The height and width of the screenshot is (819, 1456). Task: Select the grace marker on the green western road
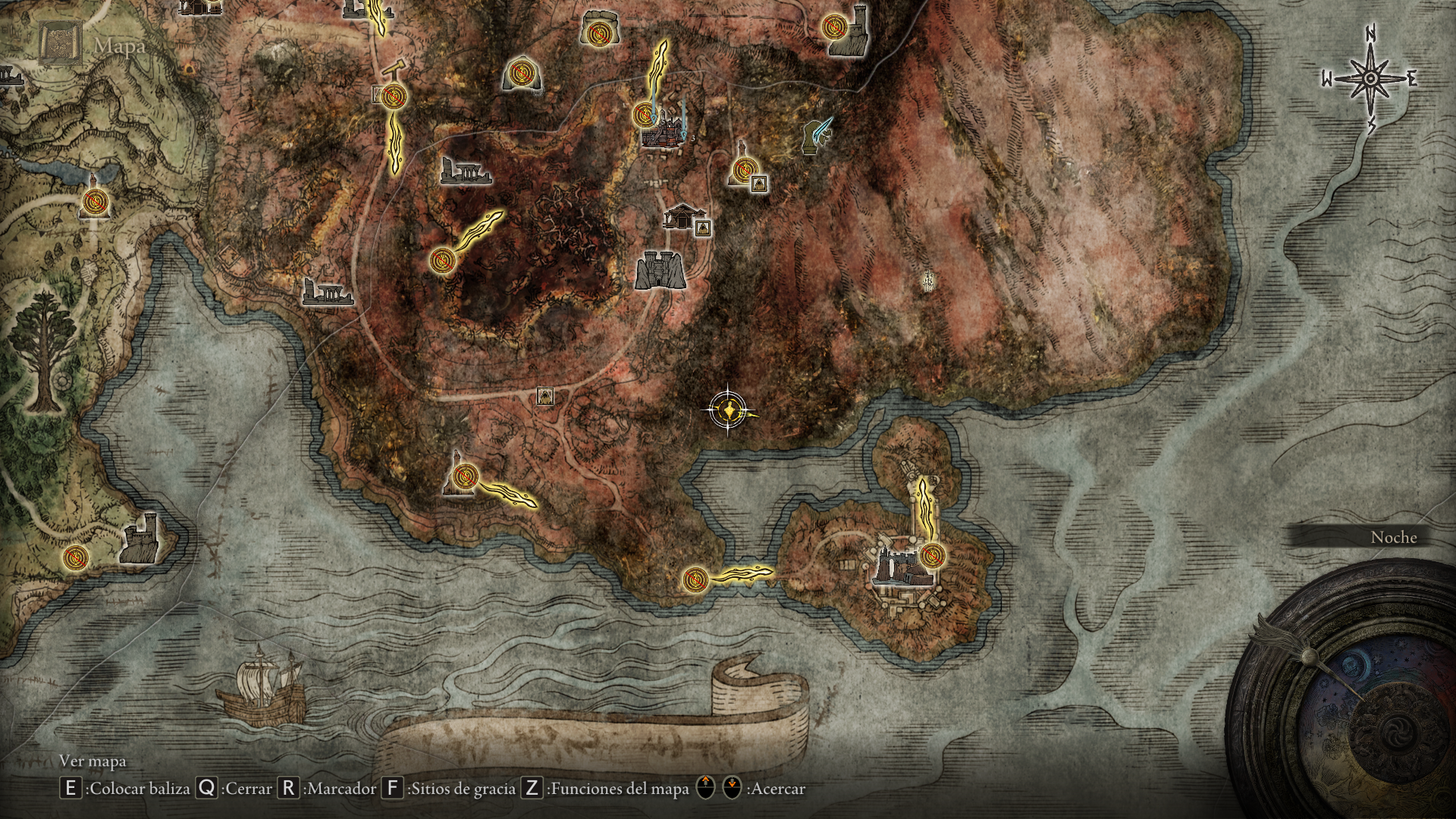(96, 202)
